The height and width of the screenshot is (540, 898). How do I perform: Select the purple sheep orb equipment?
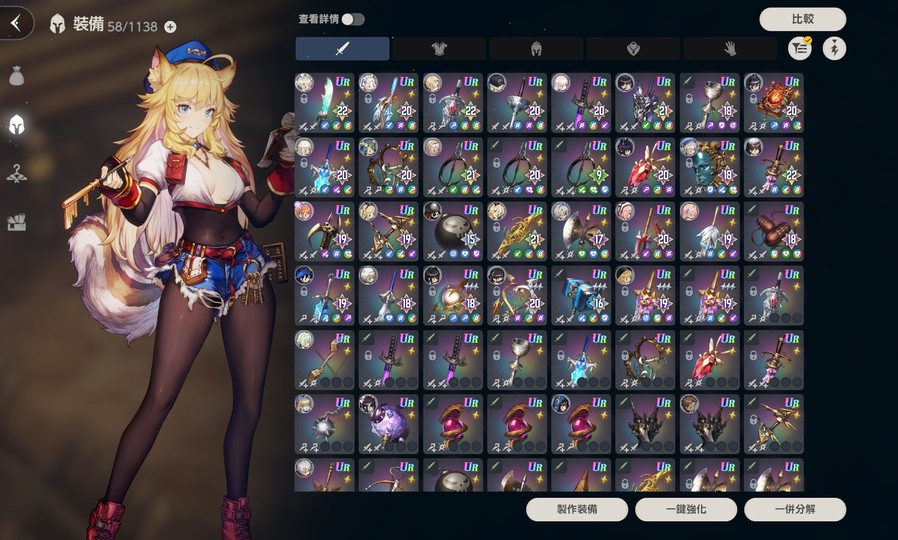pos(389,422)
